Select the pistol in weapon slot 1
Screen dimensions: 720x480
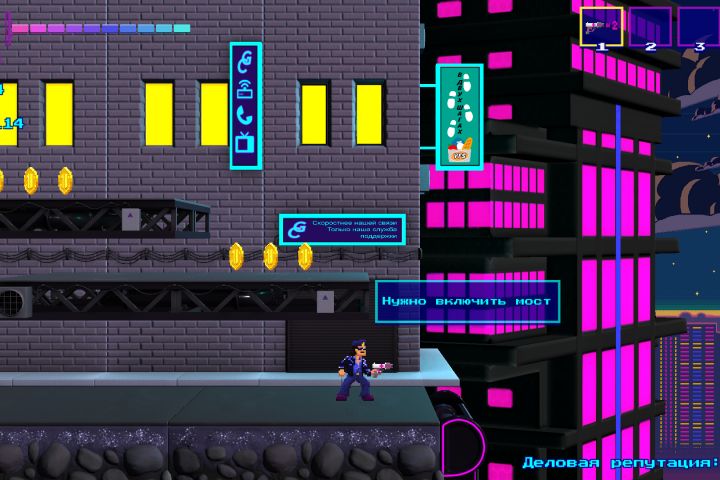(x=602, y=26)
